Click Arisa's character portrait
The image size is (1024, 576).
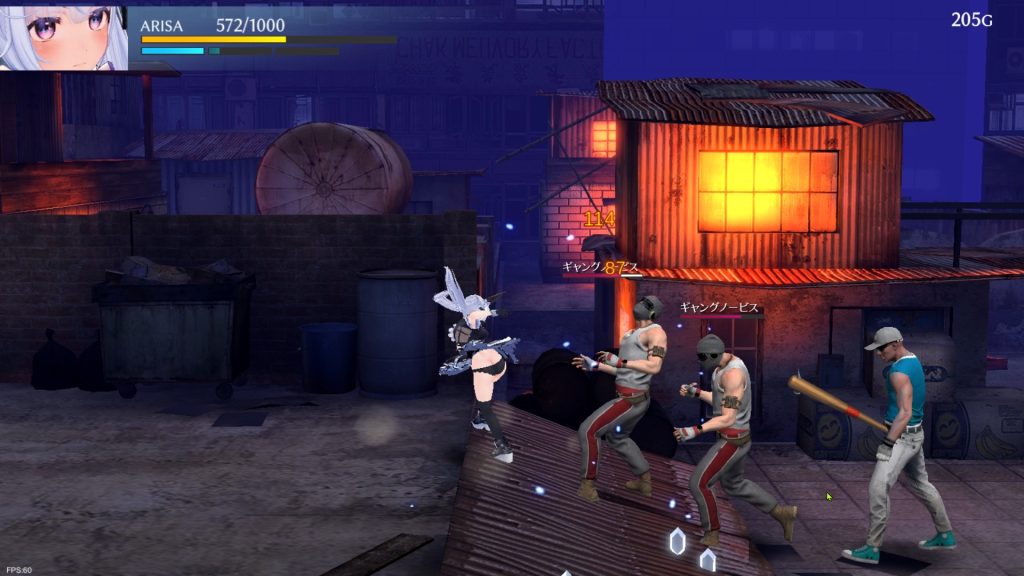pyautogui.click(x=63, y=36)
